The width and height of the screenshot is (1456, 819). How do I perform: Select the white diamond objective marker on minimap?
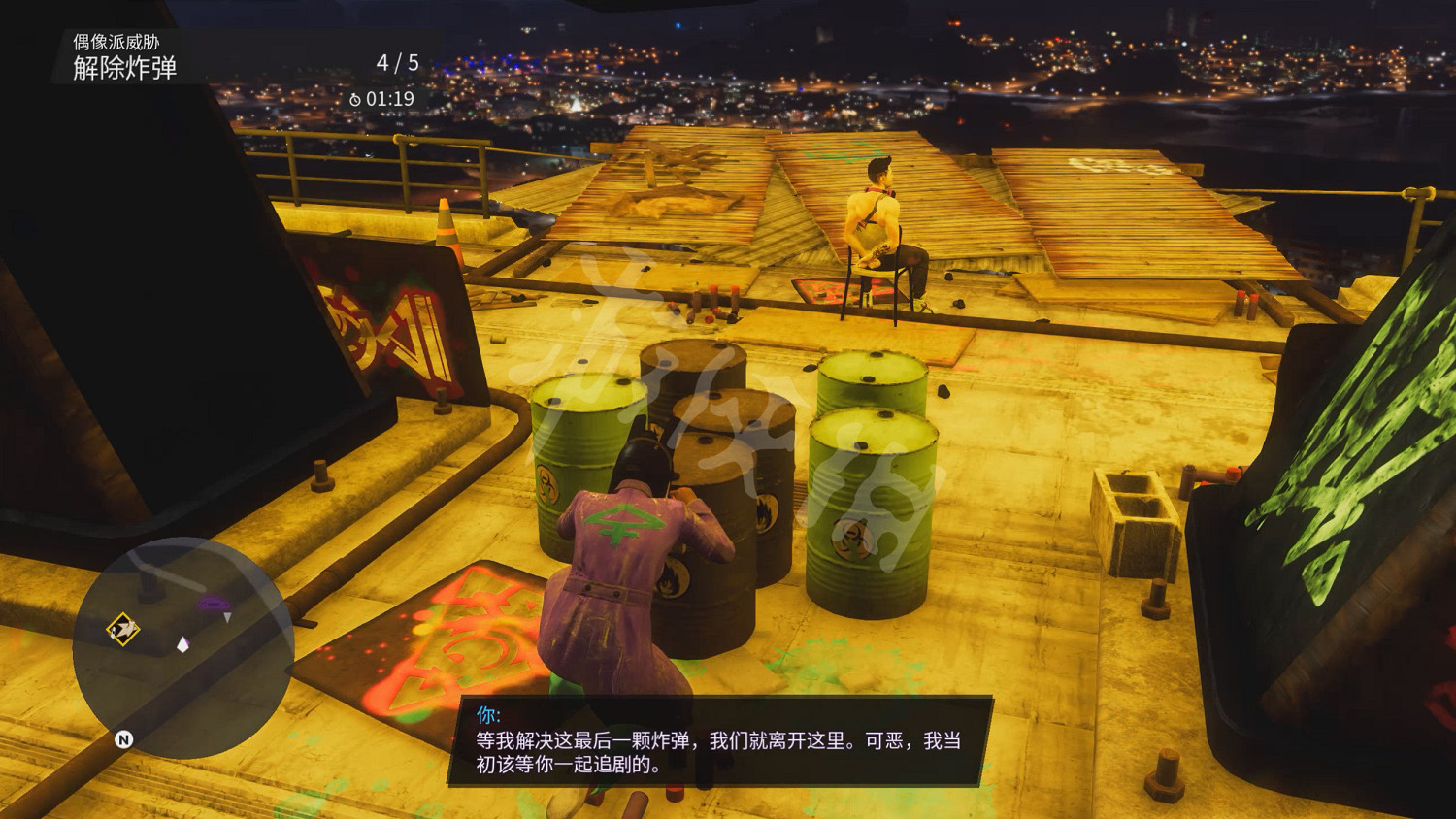tap(182, 645)
